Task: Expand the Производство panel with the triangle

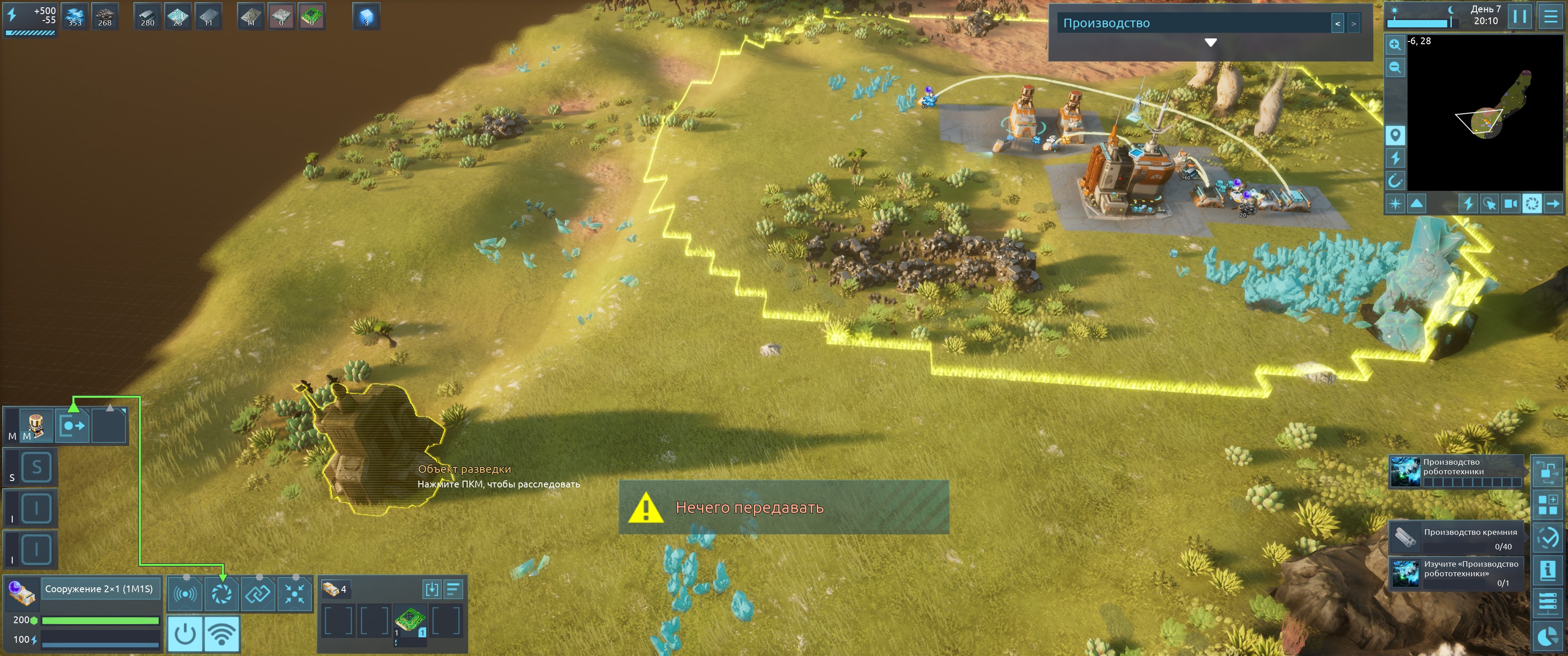Action: pos(1210,43)
